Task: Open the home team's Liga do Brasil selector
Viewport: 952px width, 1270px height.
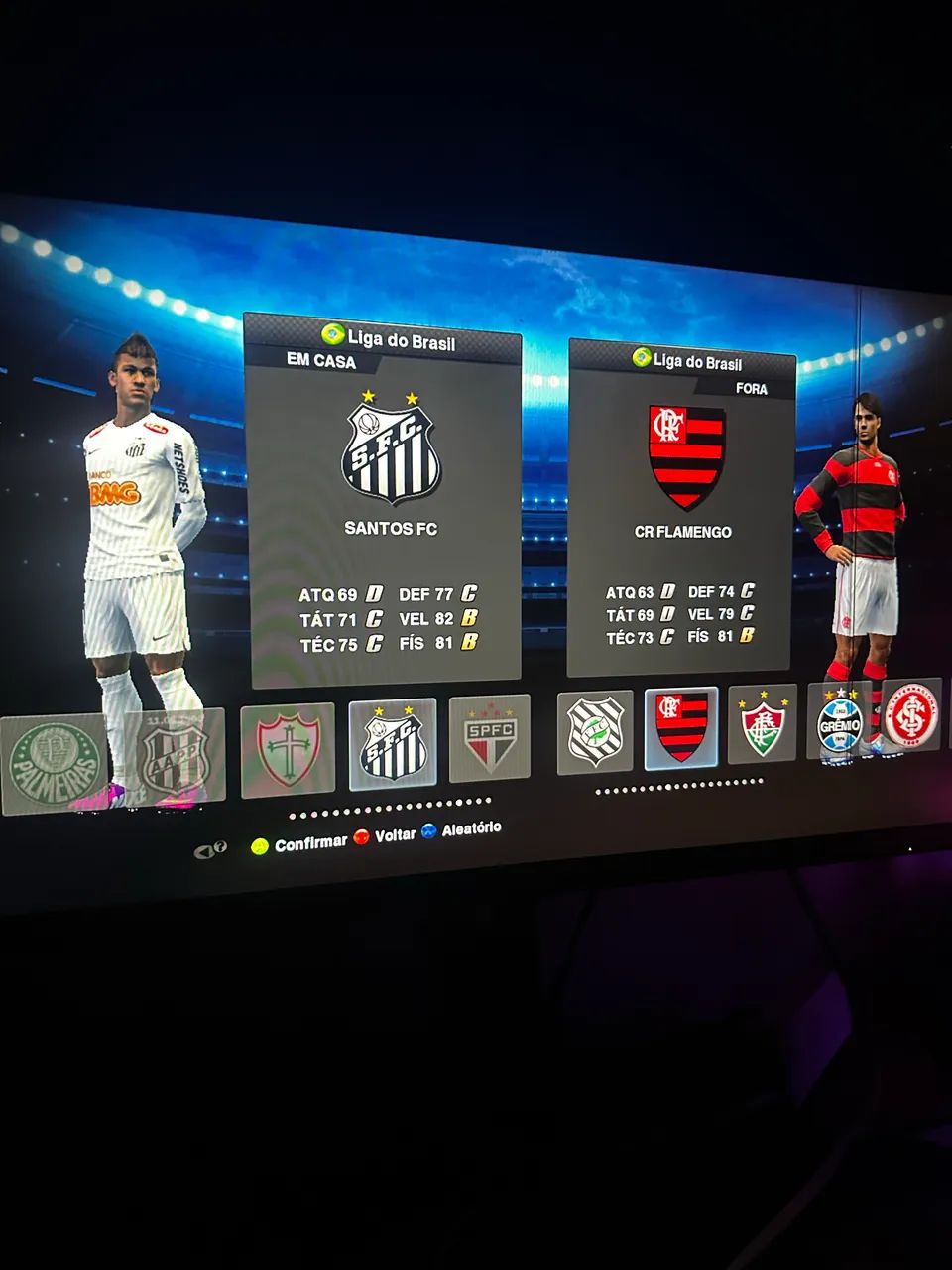Action: tap(389, 339)
